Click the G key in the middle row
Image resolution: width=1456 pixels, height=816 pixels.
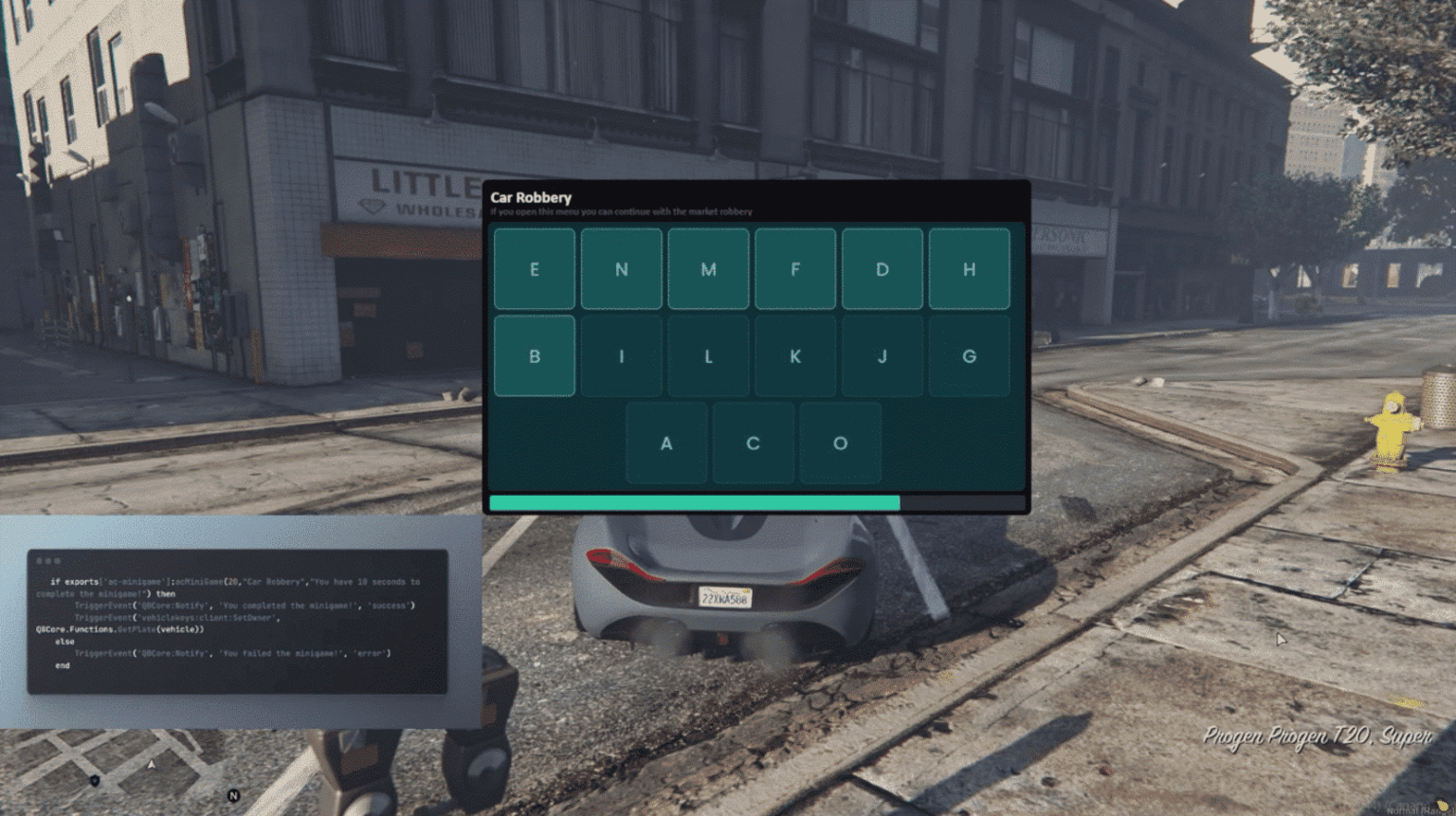(969, 355)
